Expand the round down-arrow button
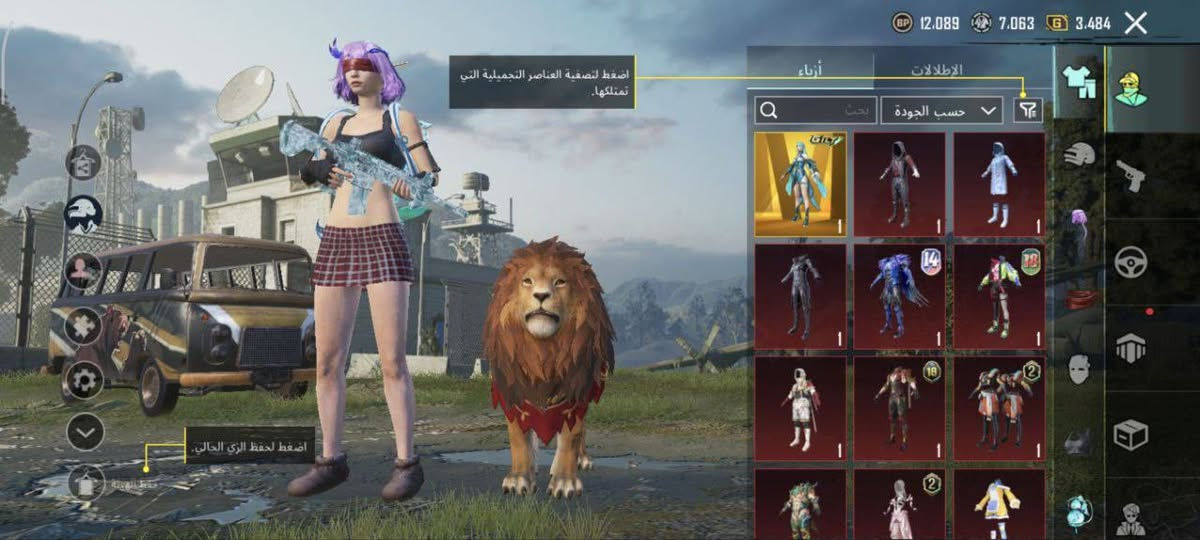Viewport: 1200px width, 540px height. 85,431
